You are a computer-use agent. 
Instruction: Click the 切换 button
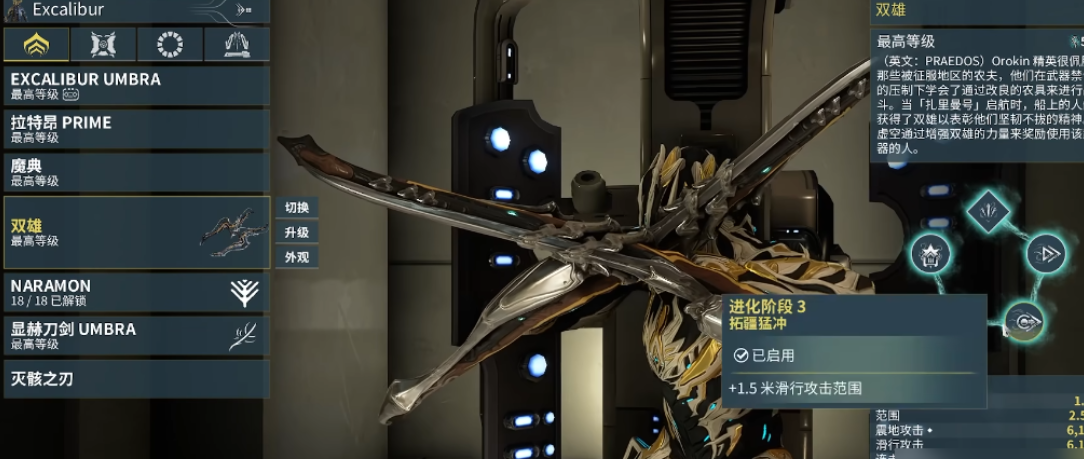click(x=297, y=208)
